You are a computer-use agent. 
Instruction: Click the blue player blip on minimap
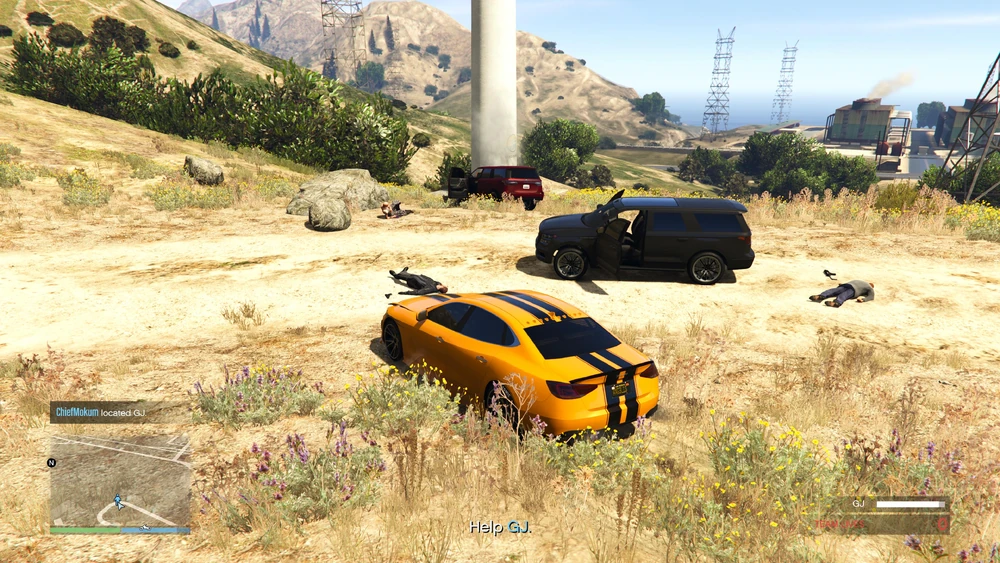click(119, 501)
